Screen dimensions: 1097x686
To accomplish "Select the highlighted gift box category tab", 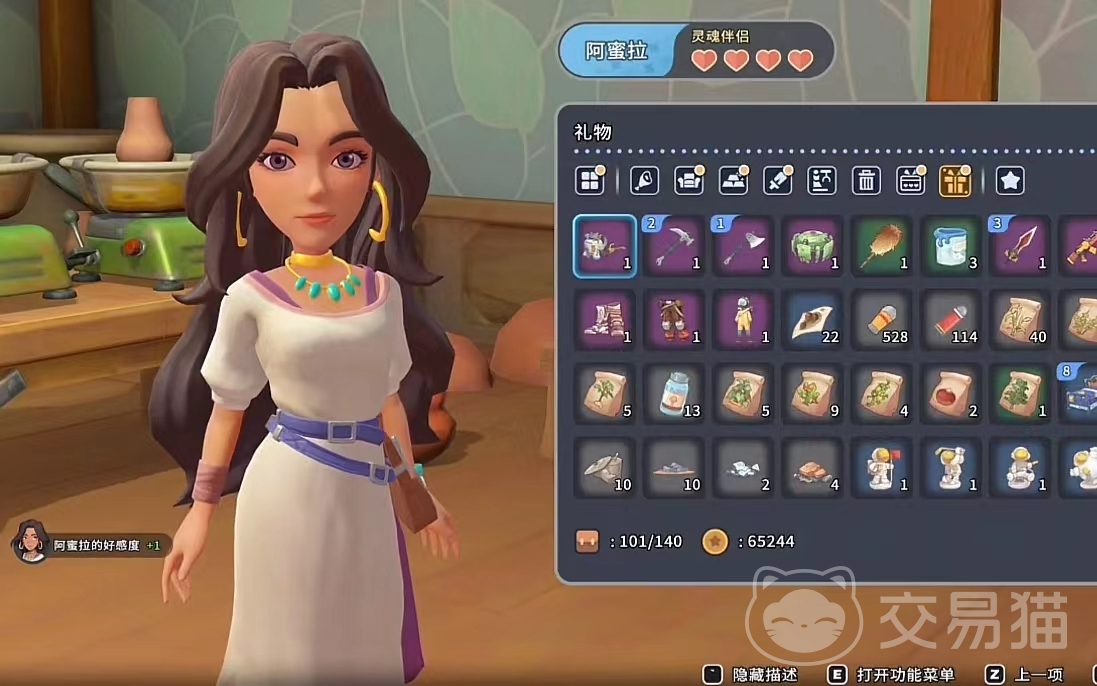I will (955, 181).
